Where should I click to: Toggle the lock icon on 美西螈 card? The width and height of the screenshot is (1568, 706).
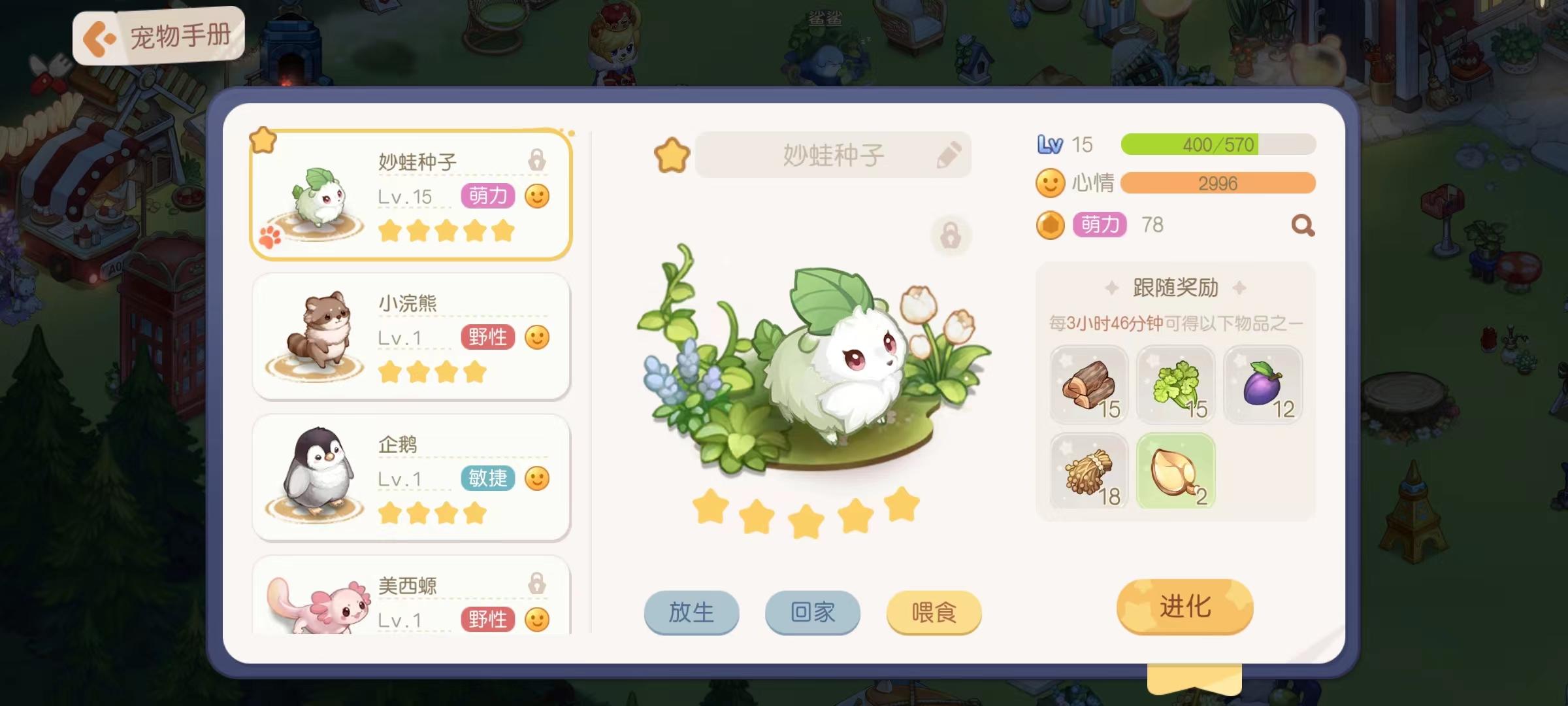(536, 587)
